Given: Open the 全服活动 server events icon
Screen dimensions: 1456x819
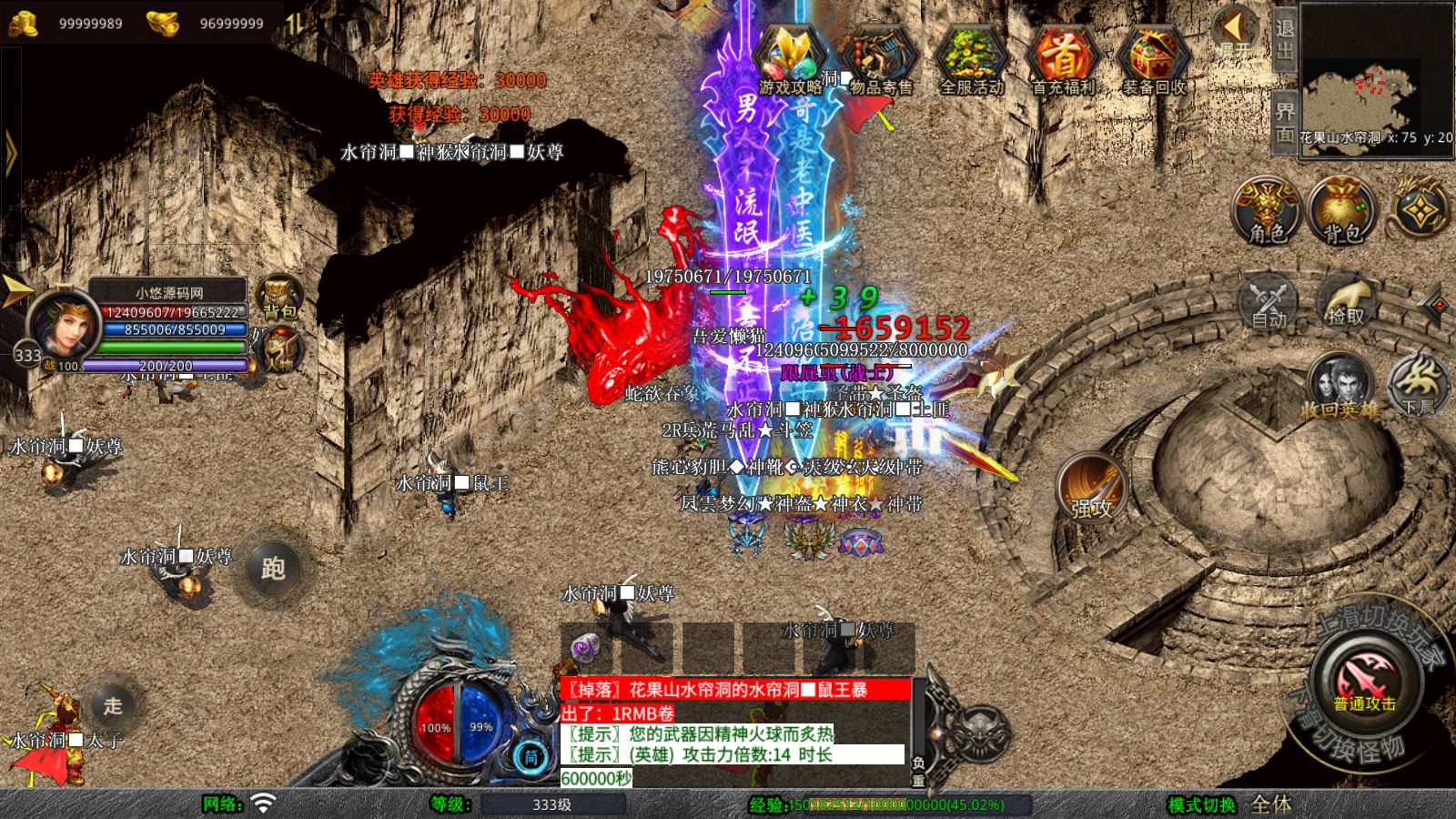Looking at the screenshot, I should [x=971, y=60].
